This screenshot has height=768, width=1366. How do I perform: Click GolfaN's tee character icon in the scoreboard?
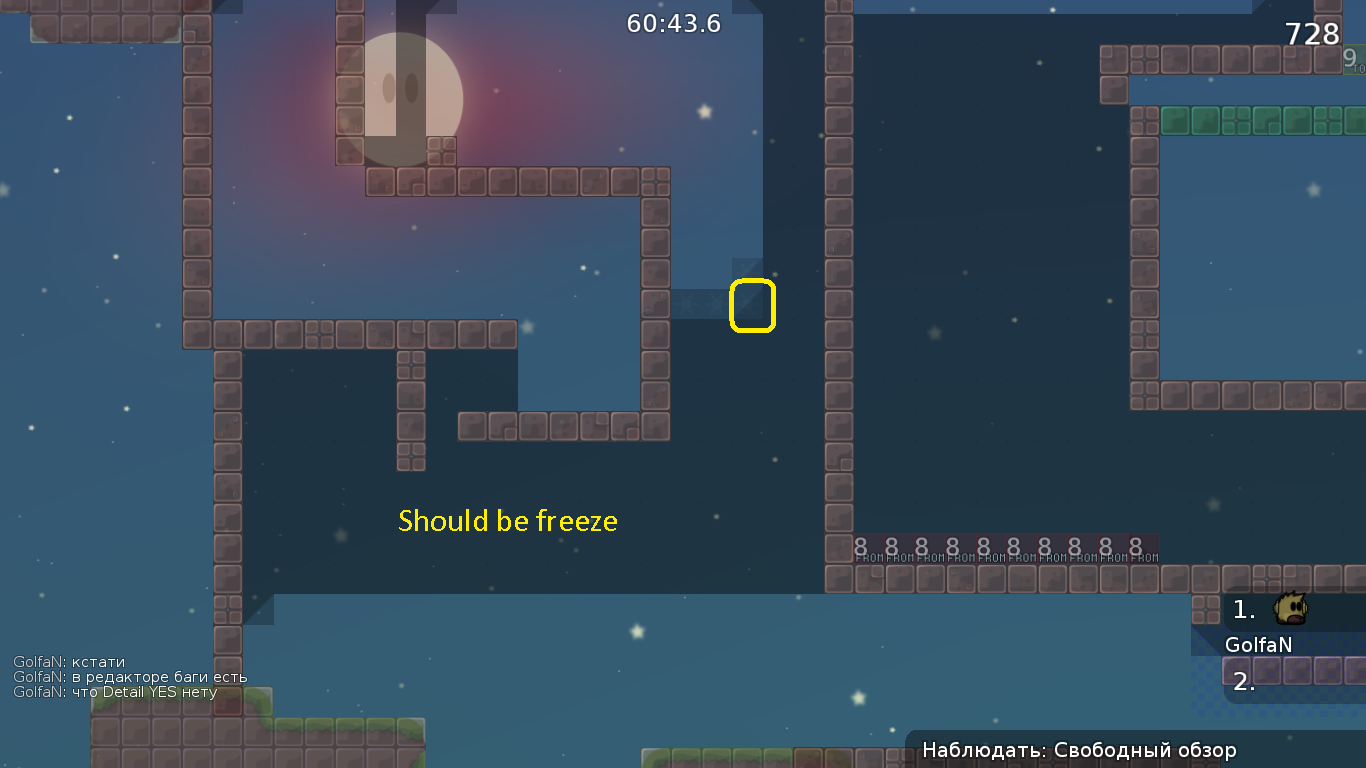pos(1289,608)
